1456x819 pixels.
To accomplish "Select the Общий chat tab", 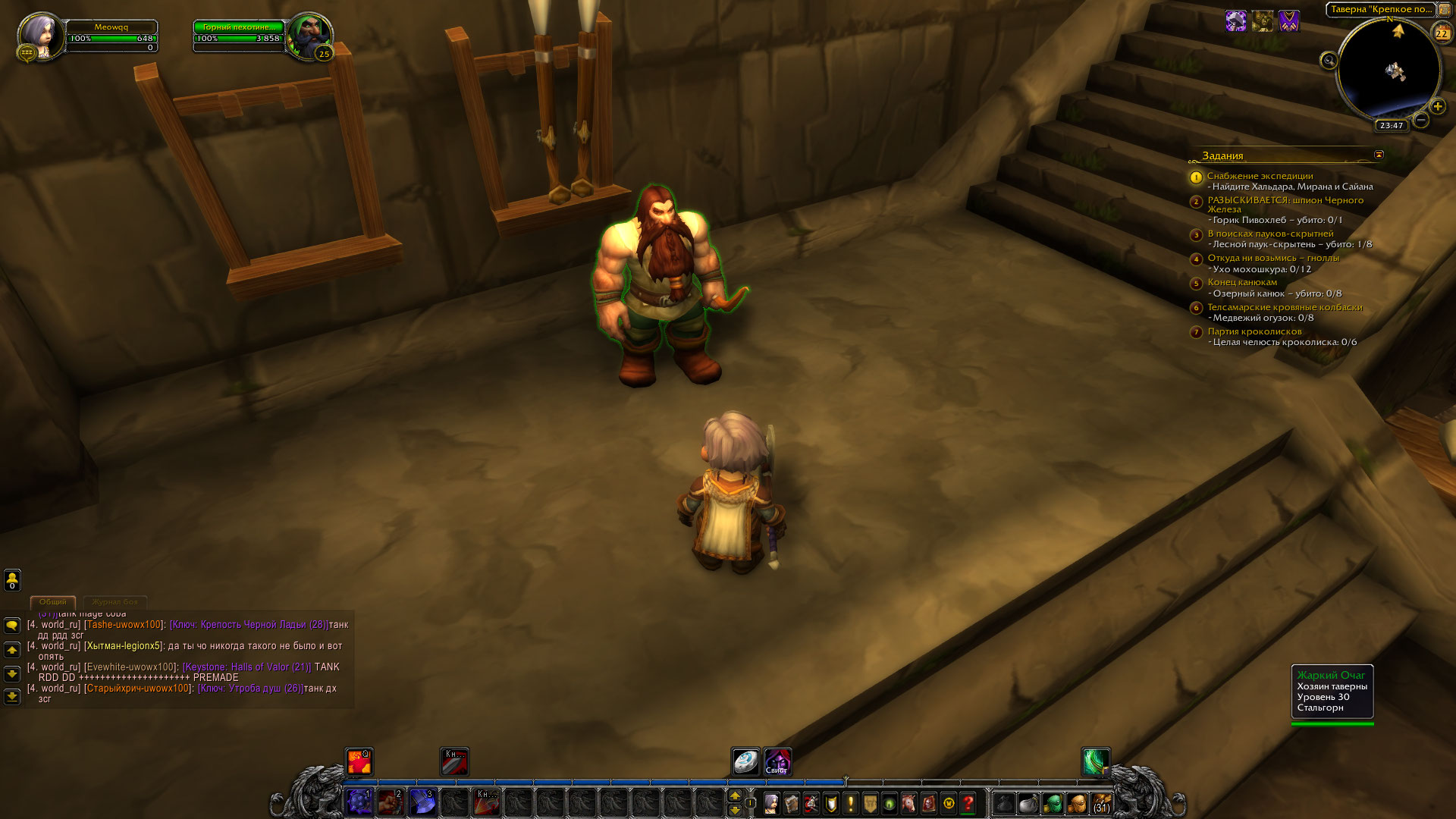I will 53,602.
